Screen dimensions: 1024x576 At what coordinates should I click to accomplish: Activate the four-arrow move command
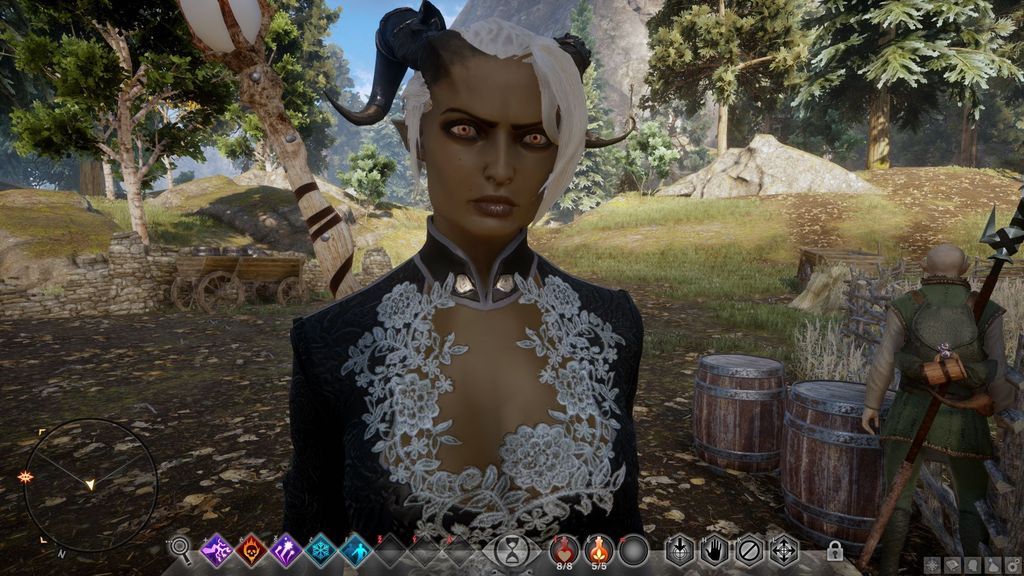click(x=783, y=549)
